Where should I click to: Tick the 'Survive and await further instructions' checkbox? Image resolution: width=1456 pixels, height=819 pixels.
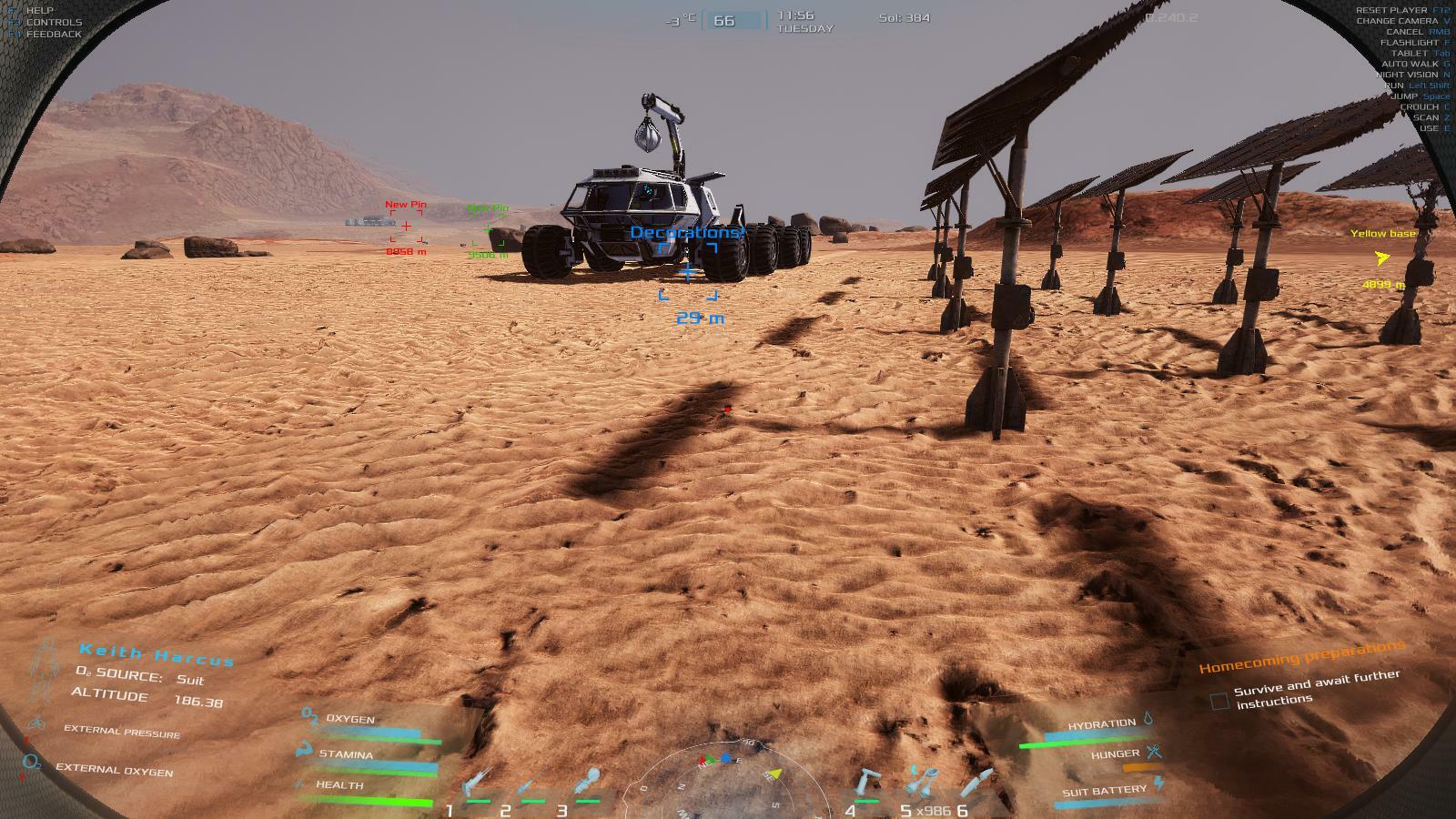(1219, 701)
